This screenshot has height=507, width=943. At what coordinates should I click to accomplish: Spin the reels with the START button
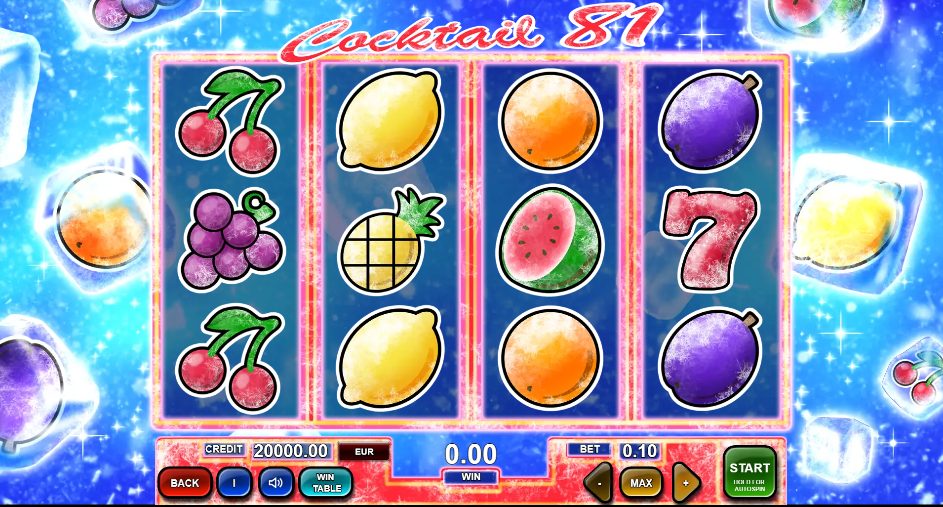click(x=750, y=472)
